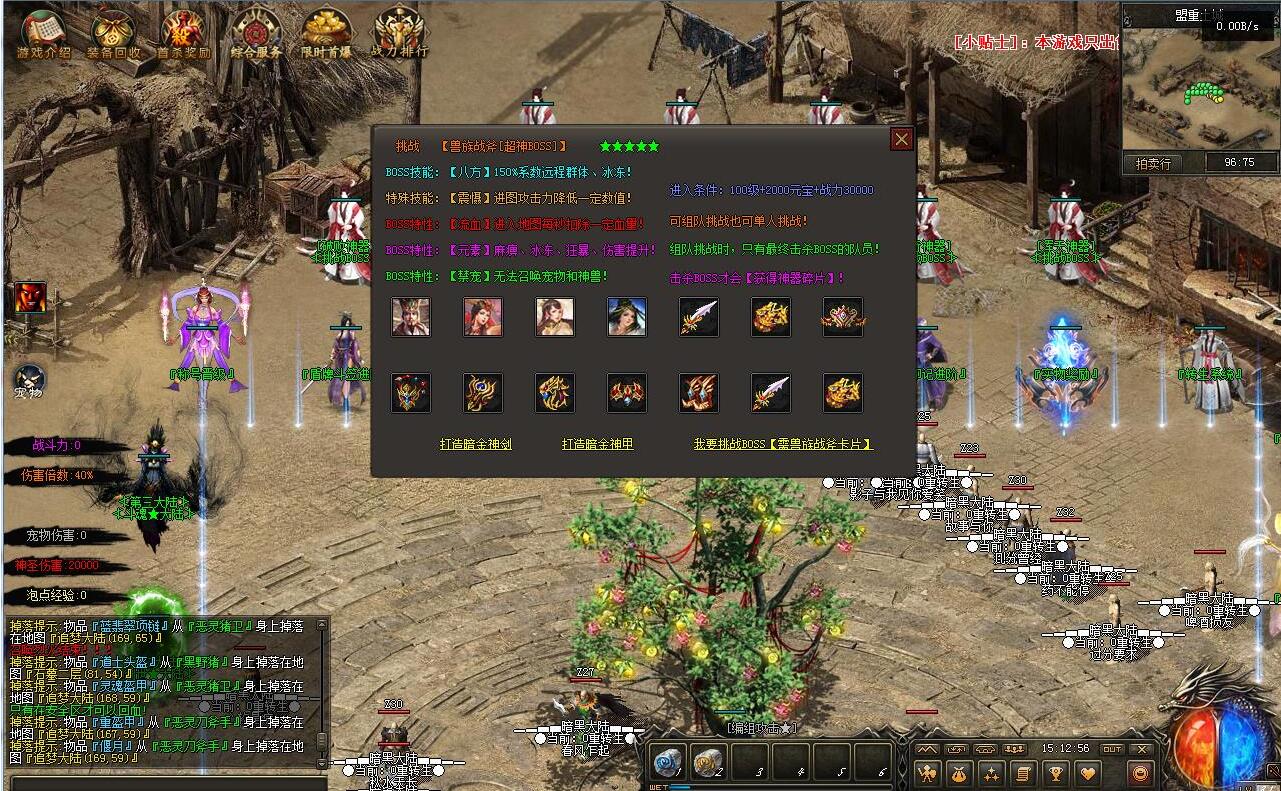This screenshot has width=1281, height=791.
Task: Click the 打造暗金神甲 link
Action: point(597,444)
